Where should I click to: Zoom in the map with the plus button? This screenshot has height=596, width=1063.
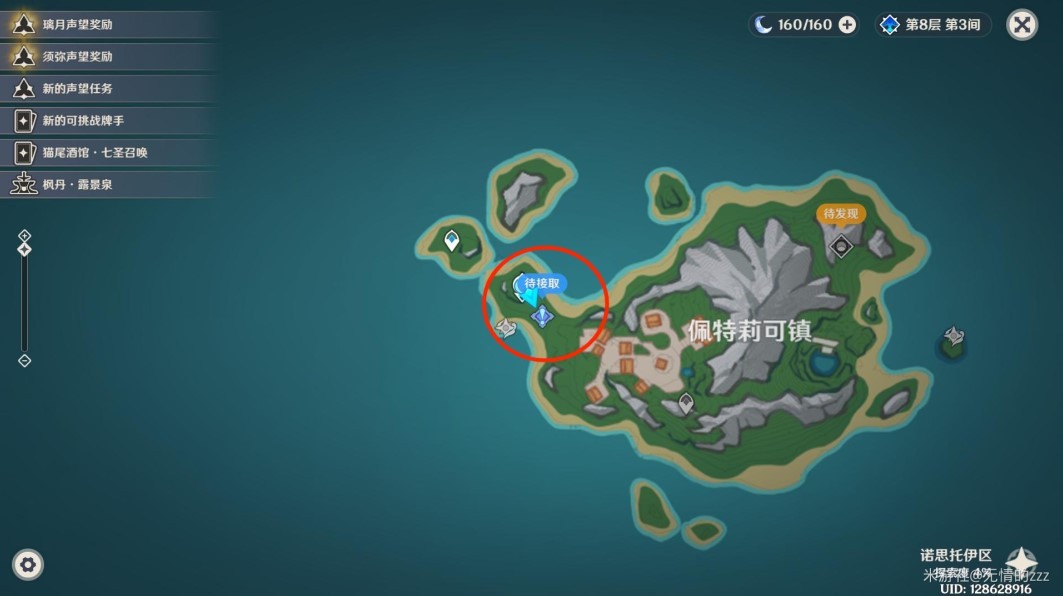click(25, 236)
